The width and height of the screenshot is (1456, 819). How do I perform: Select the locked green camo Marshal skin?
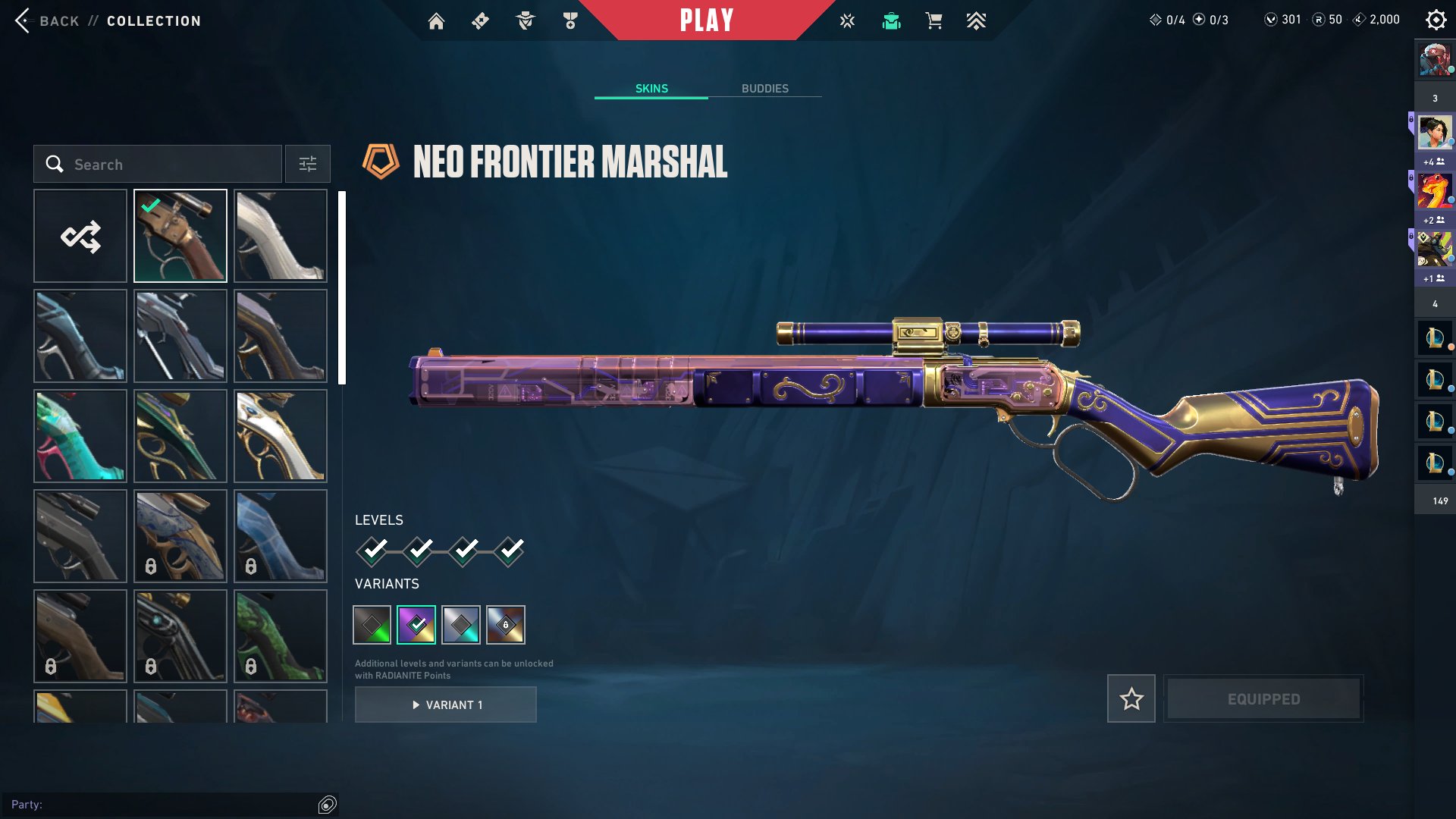click(x=281, y=636)
